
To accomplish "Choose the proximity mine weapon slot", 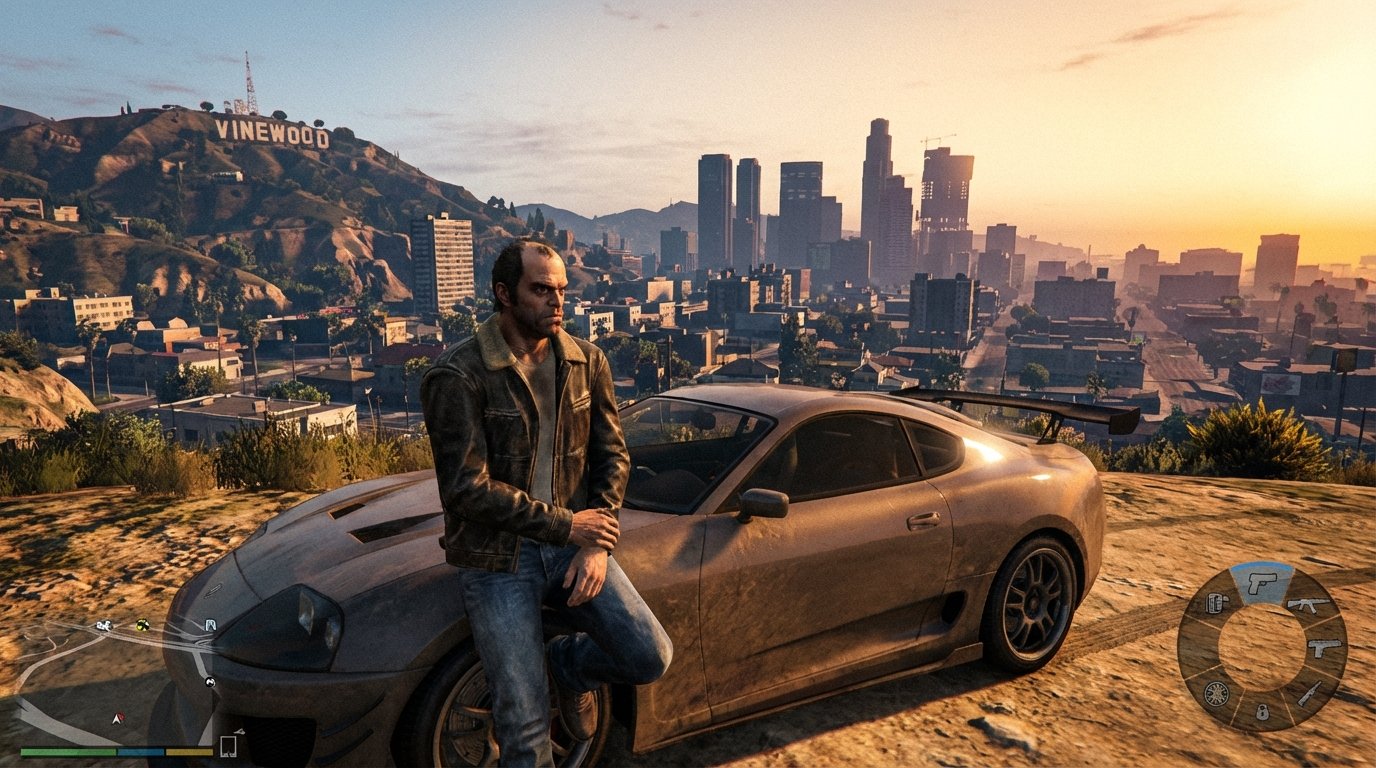I will 1261,712.
